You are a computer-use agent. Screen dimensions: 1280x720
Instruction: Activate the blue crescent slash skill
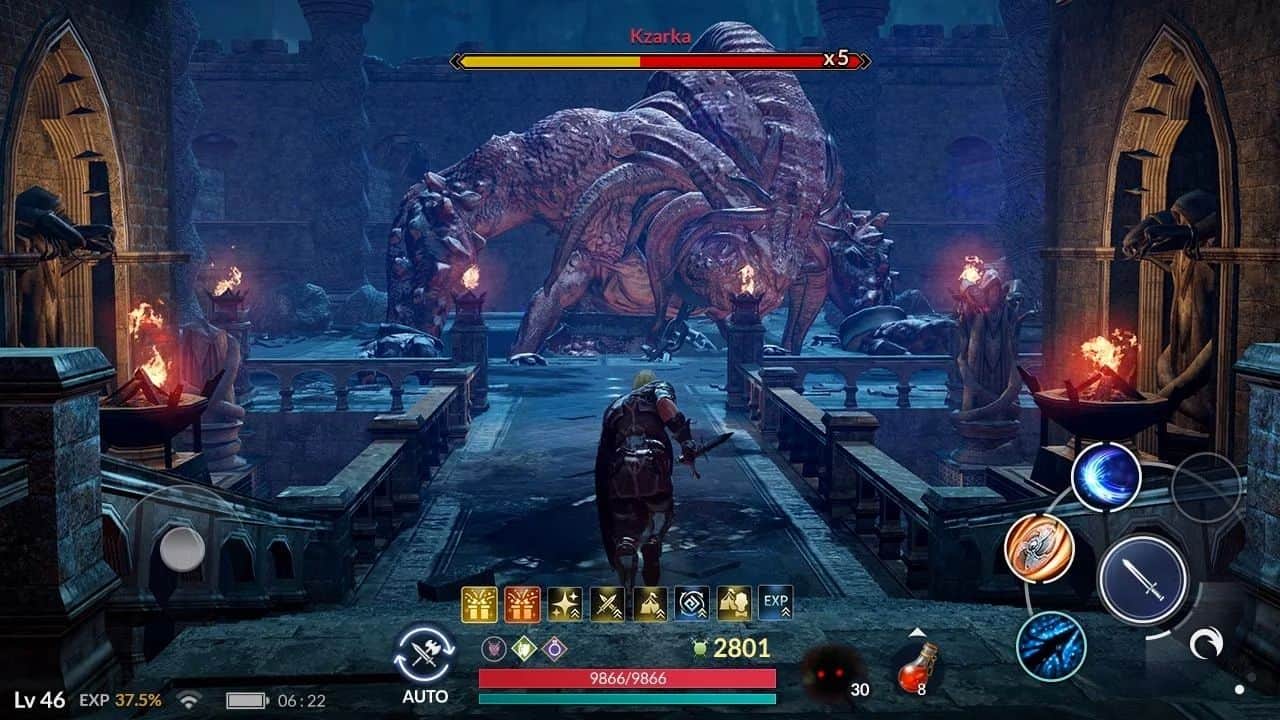coord(1106,477)
